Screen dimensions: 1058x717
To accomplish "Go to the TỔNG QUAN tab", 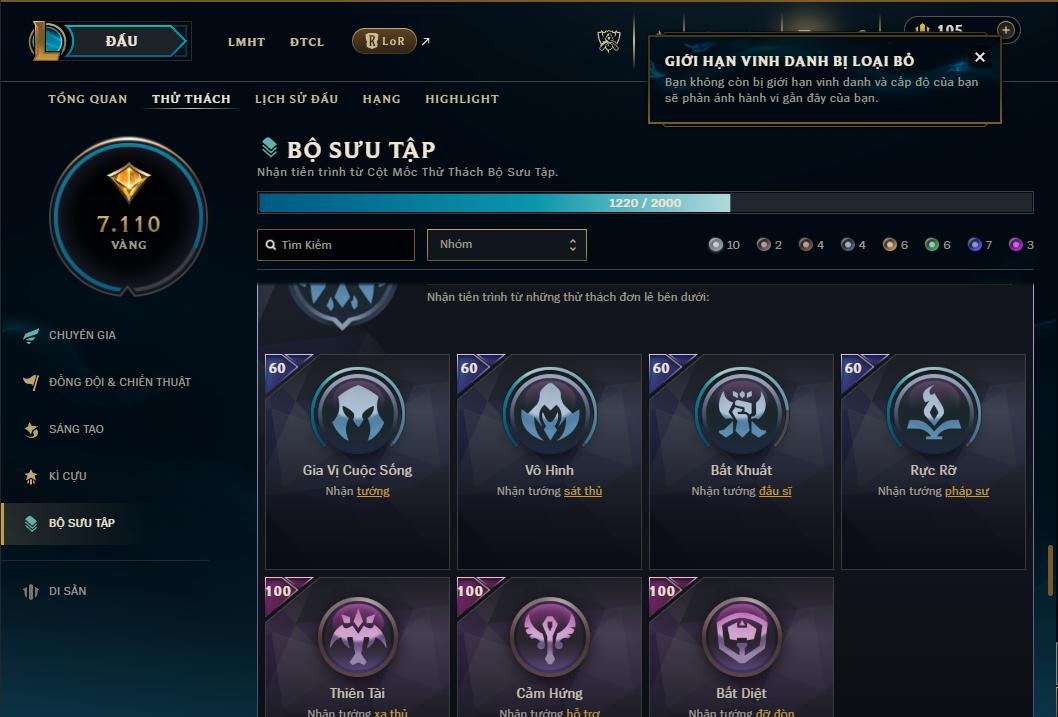I will (88, 99).
